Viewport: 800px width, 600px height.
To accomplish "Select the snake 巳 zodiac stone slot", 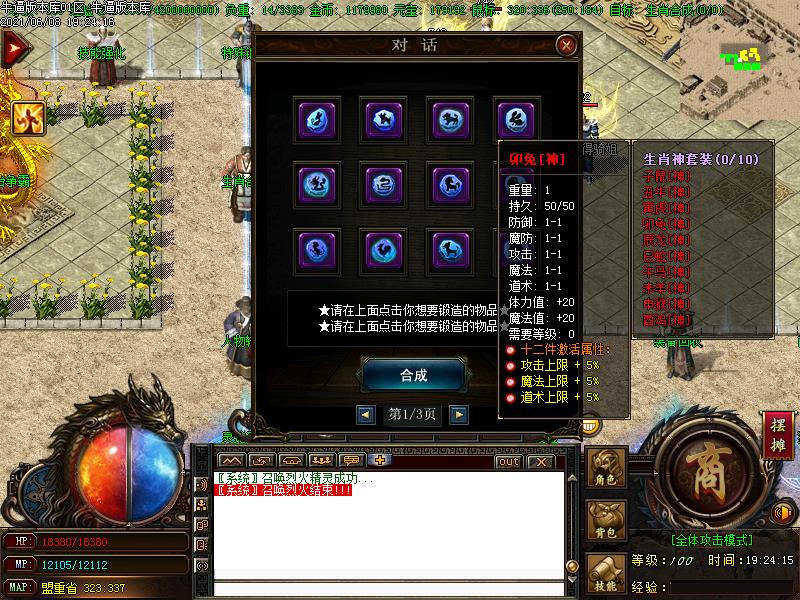I will (383, 185).
